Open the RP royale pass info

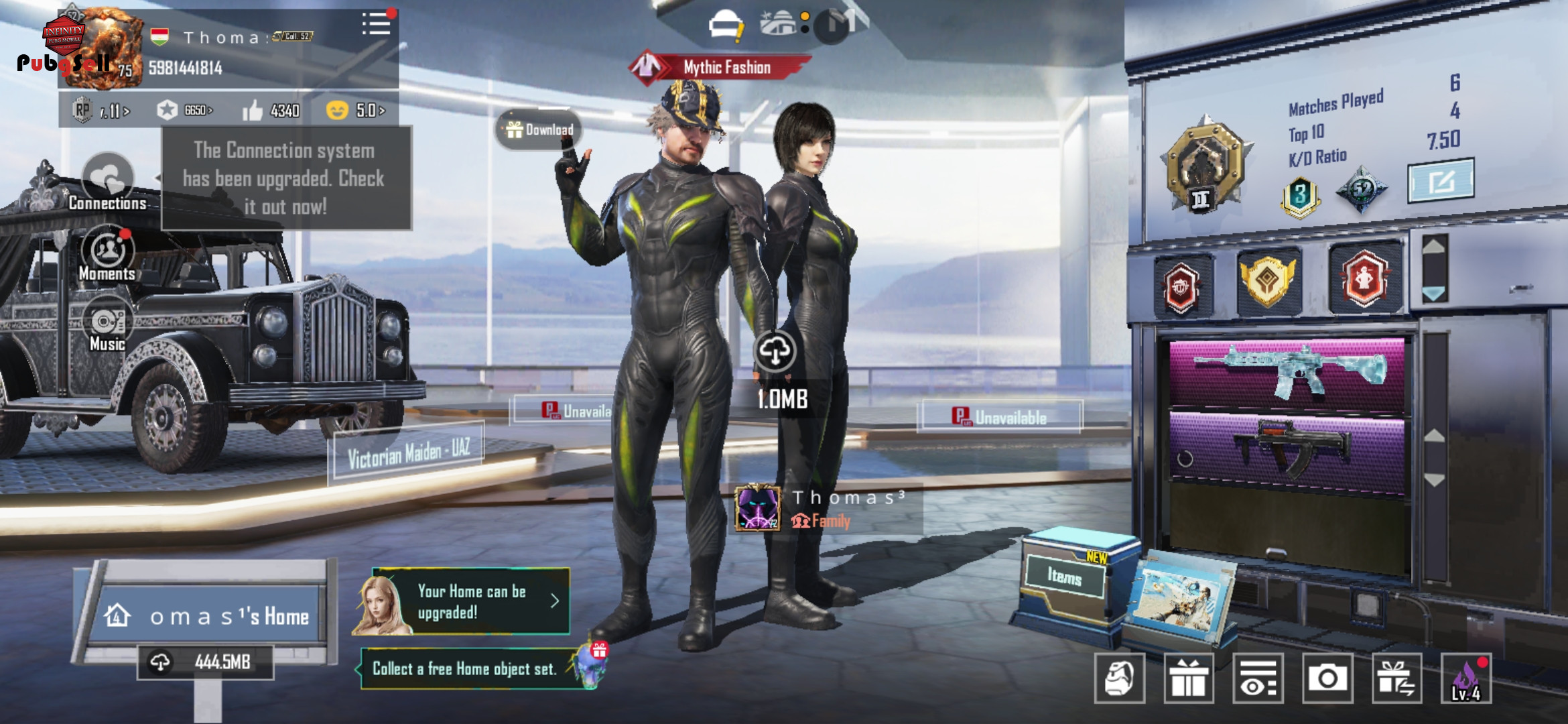click(101, 111)
